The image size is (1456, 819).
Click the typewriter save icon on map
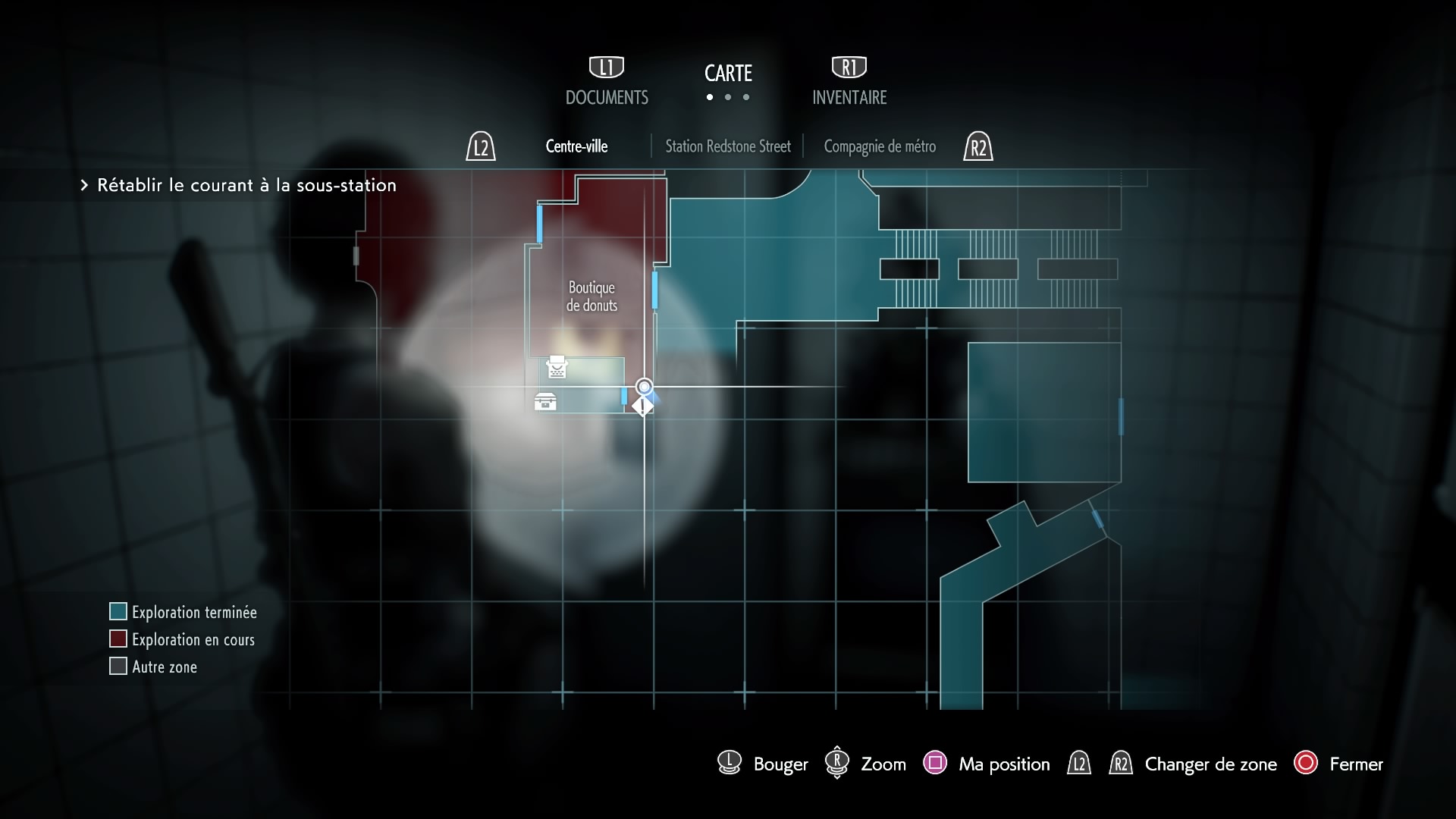pos(557,367)
